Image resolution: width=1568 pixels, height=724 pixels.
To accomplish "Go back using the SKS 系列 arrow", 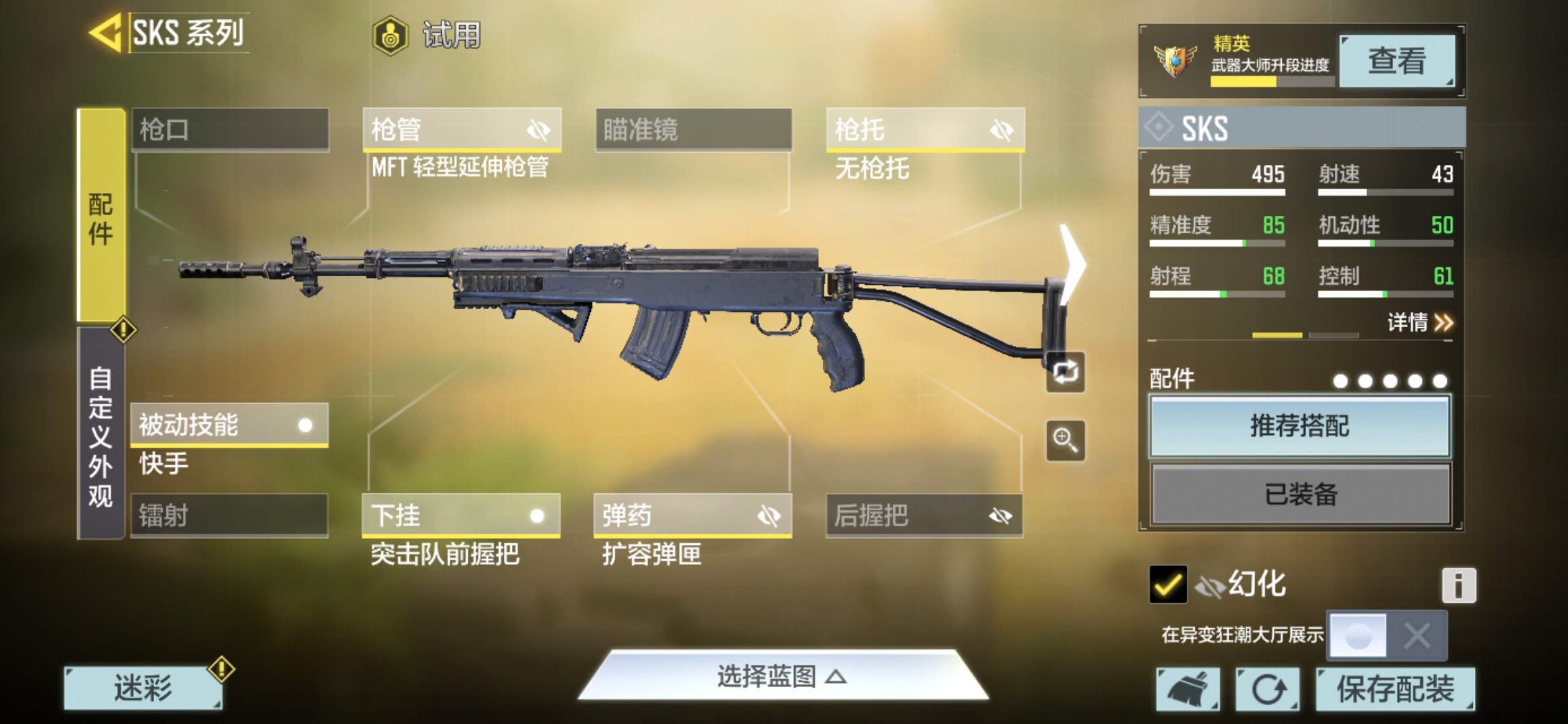I will [x=107, y=32].
